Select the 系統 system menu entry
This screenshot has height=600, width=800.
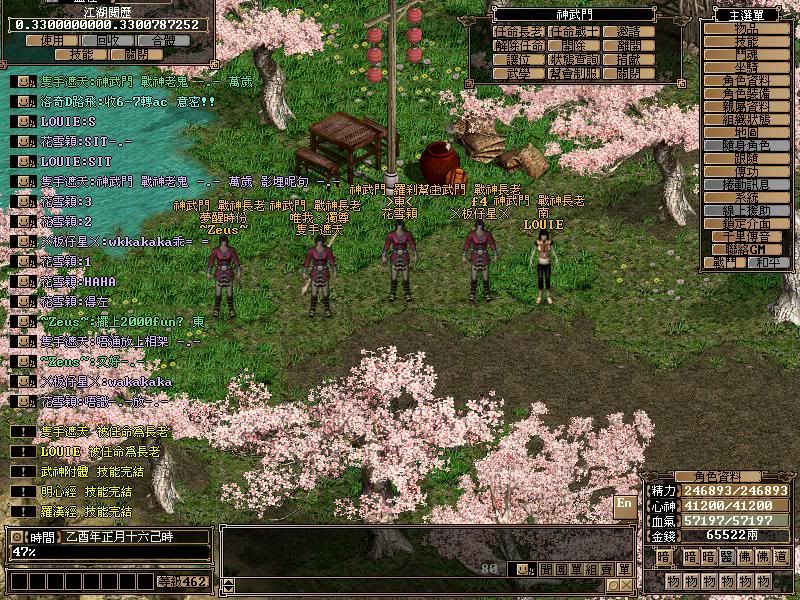746,198
